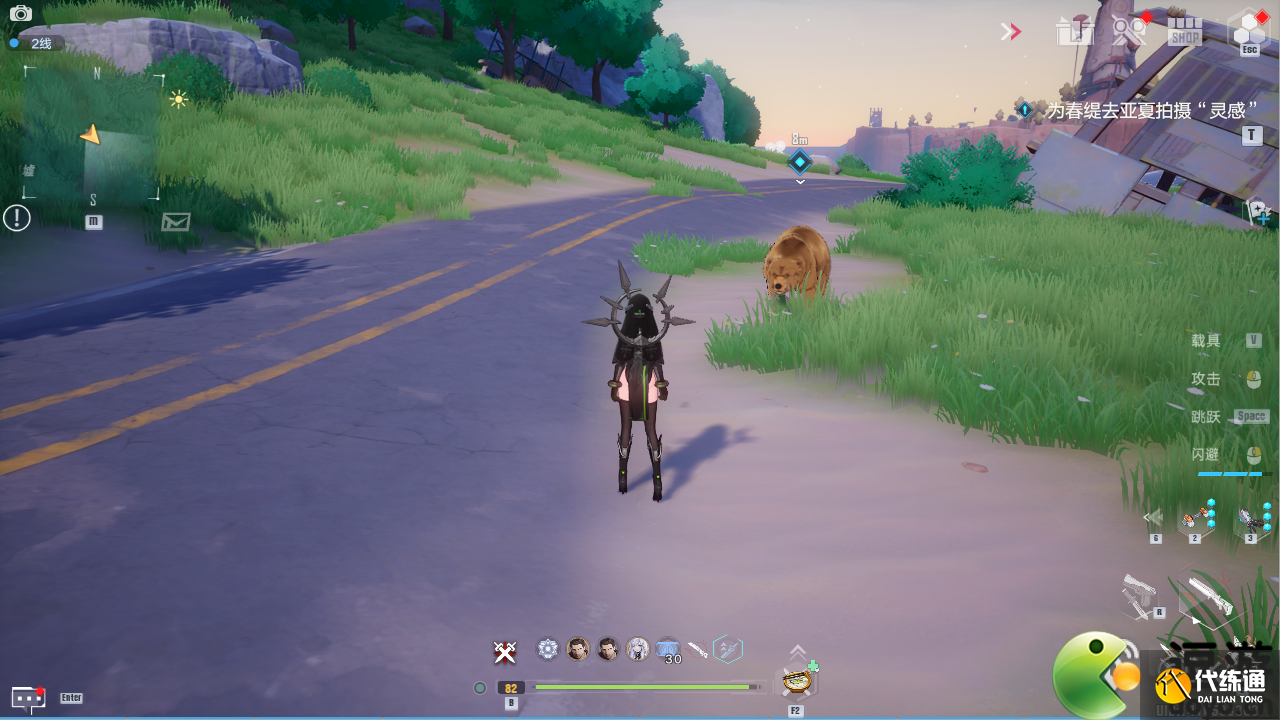Screen dimensions: 1280x720
Task: Switch to the orange weapon in slot 2
Action: tap(1195, 518)
